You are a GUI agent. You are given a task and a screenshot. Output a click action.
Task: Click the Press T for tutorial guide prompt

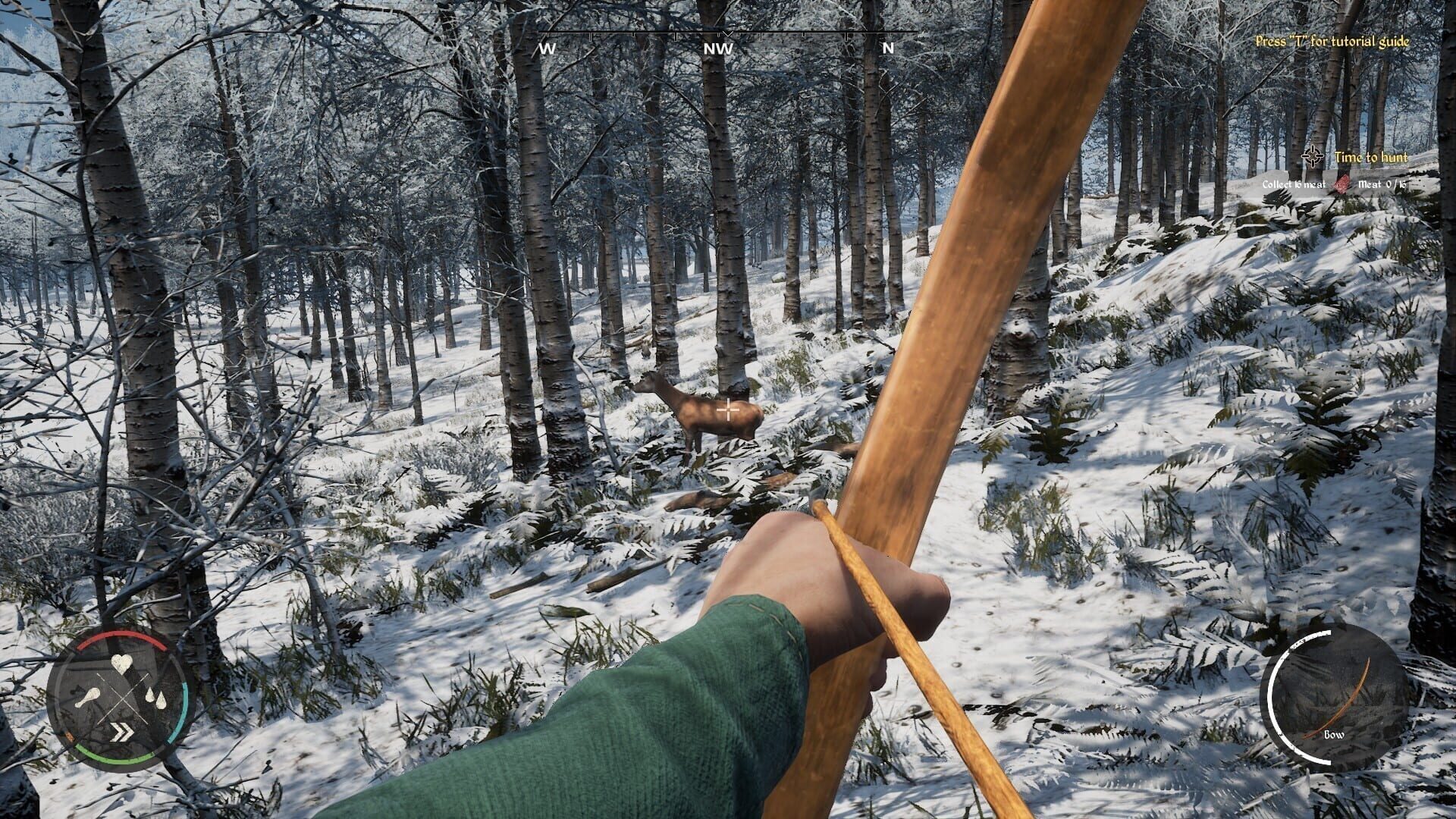tap(1333, 43)
